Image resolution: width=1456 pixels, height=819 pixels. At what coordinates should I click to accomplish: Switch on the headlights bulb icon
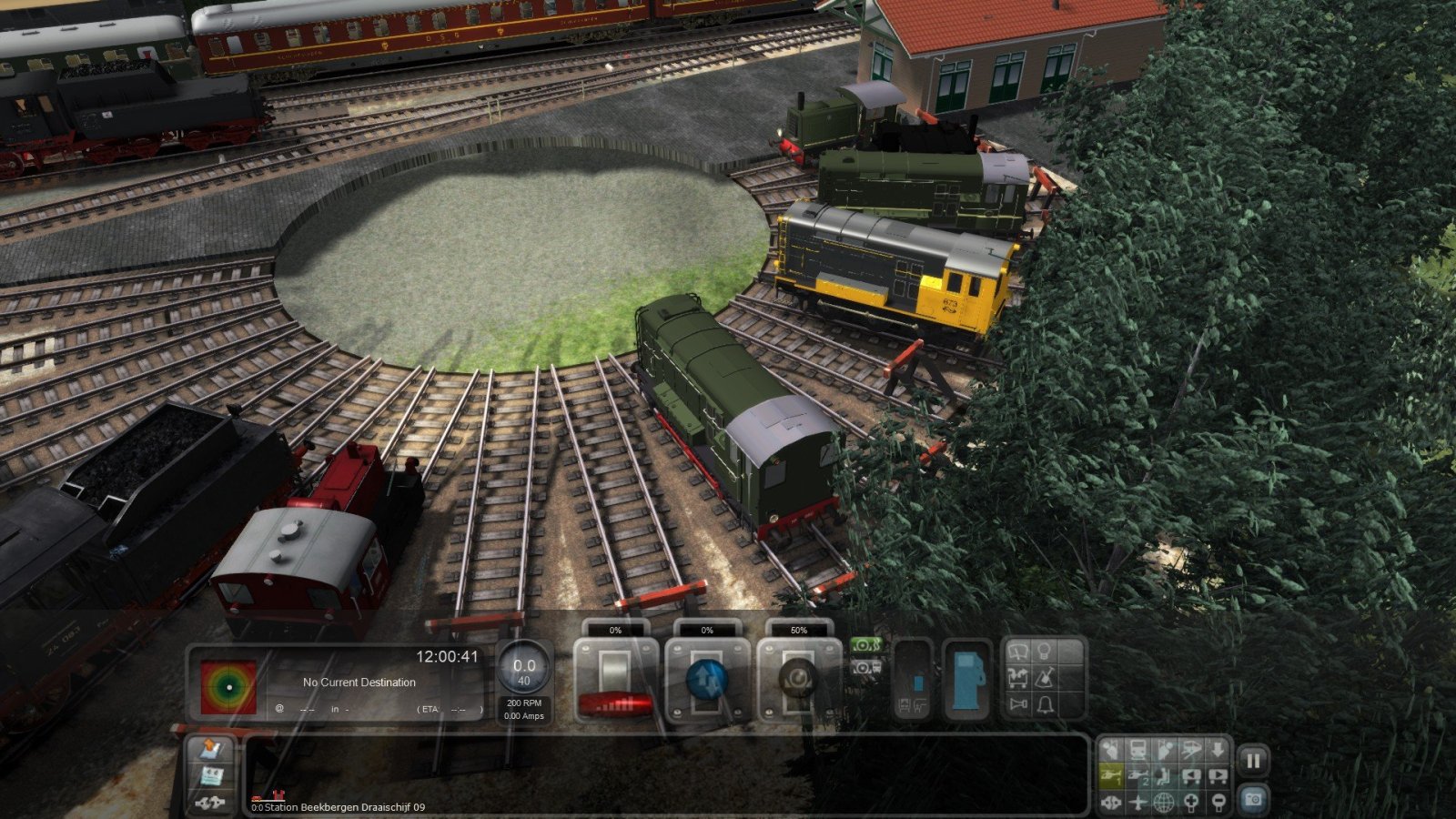[x=1046, y=652]
